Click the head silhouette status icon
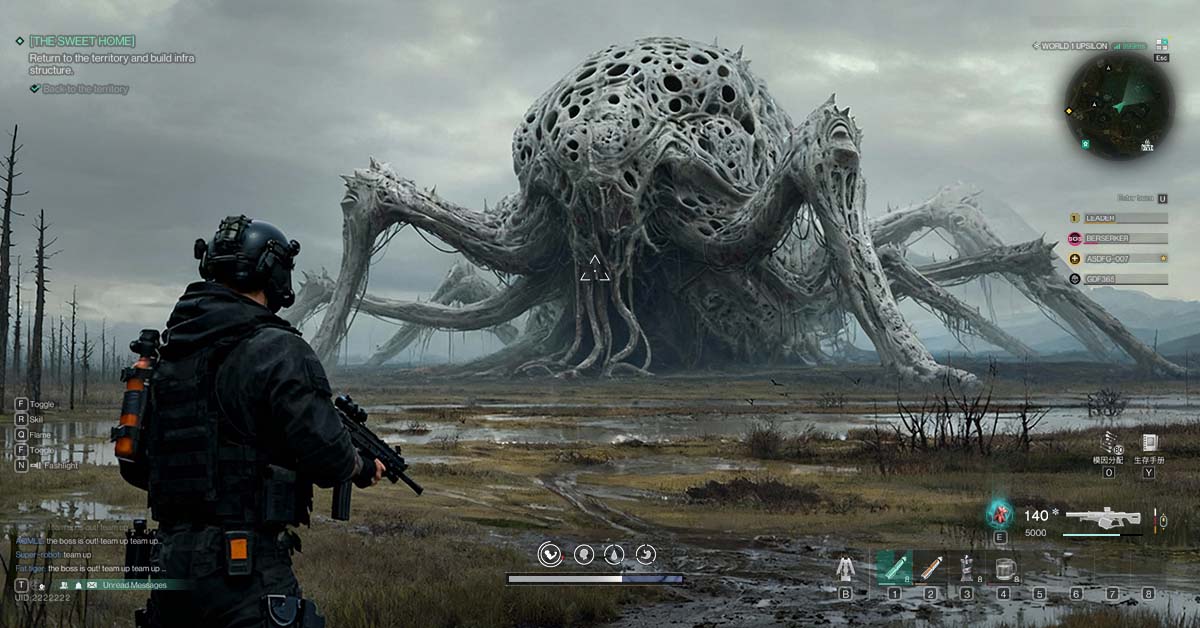 point(583,554)
